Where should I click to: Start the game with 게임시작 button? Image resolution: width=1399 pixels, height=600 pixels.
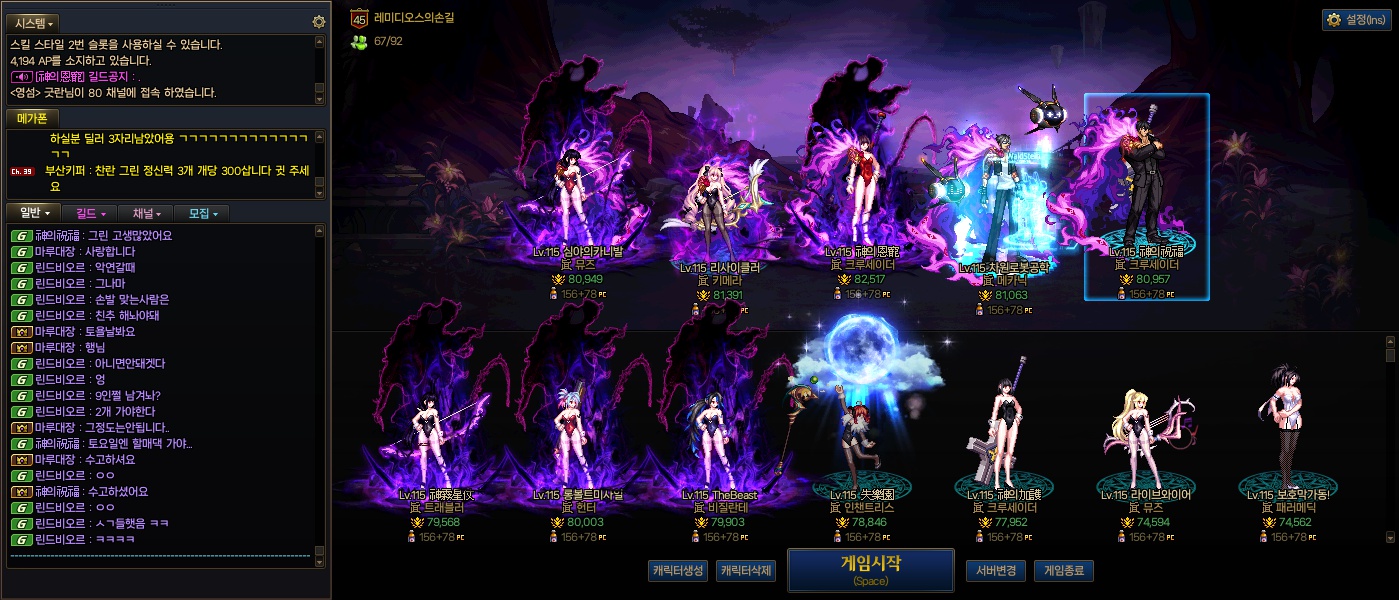pyautogui.click(x=870, y=569)
